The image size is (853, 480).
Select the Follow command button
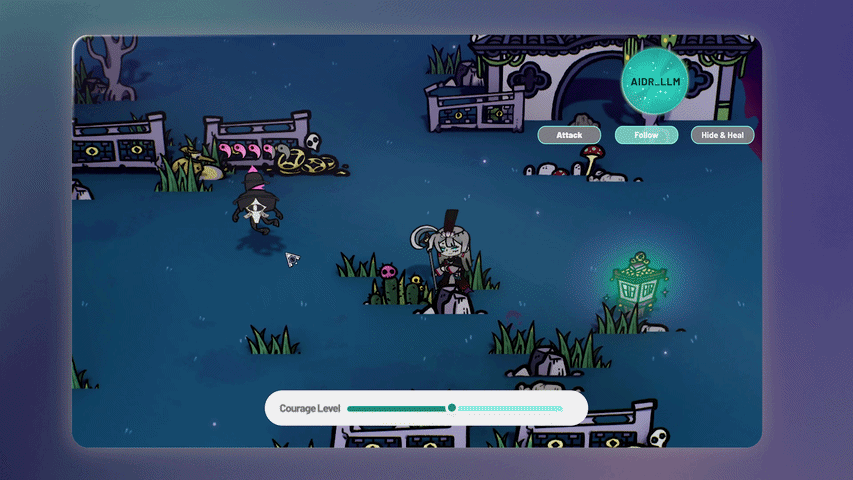[646, 135]
